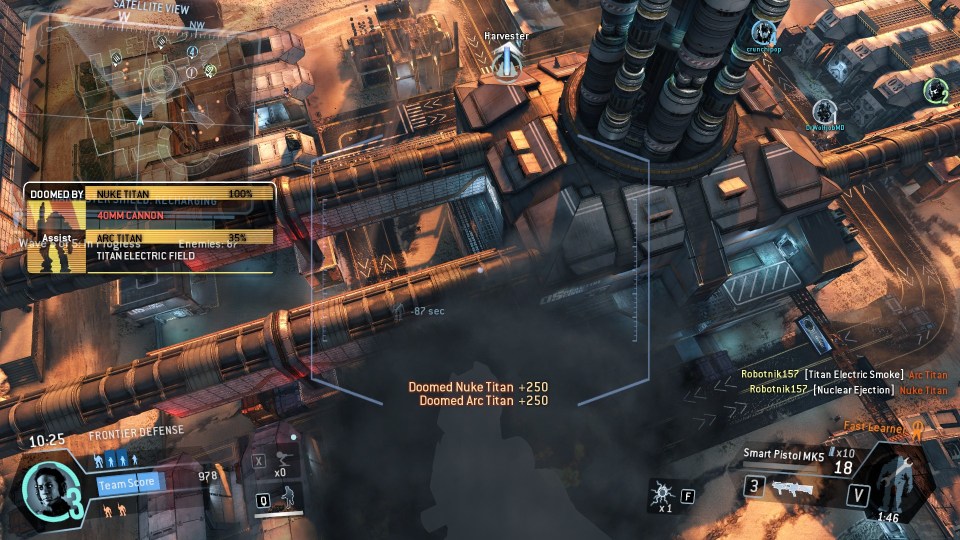Activate the arc grenade ordnance icon
960x540 pixels.
click(660, 493)
